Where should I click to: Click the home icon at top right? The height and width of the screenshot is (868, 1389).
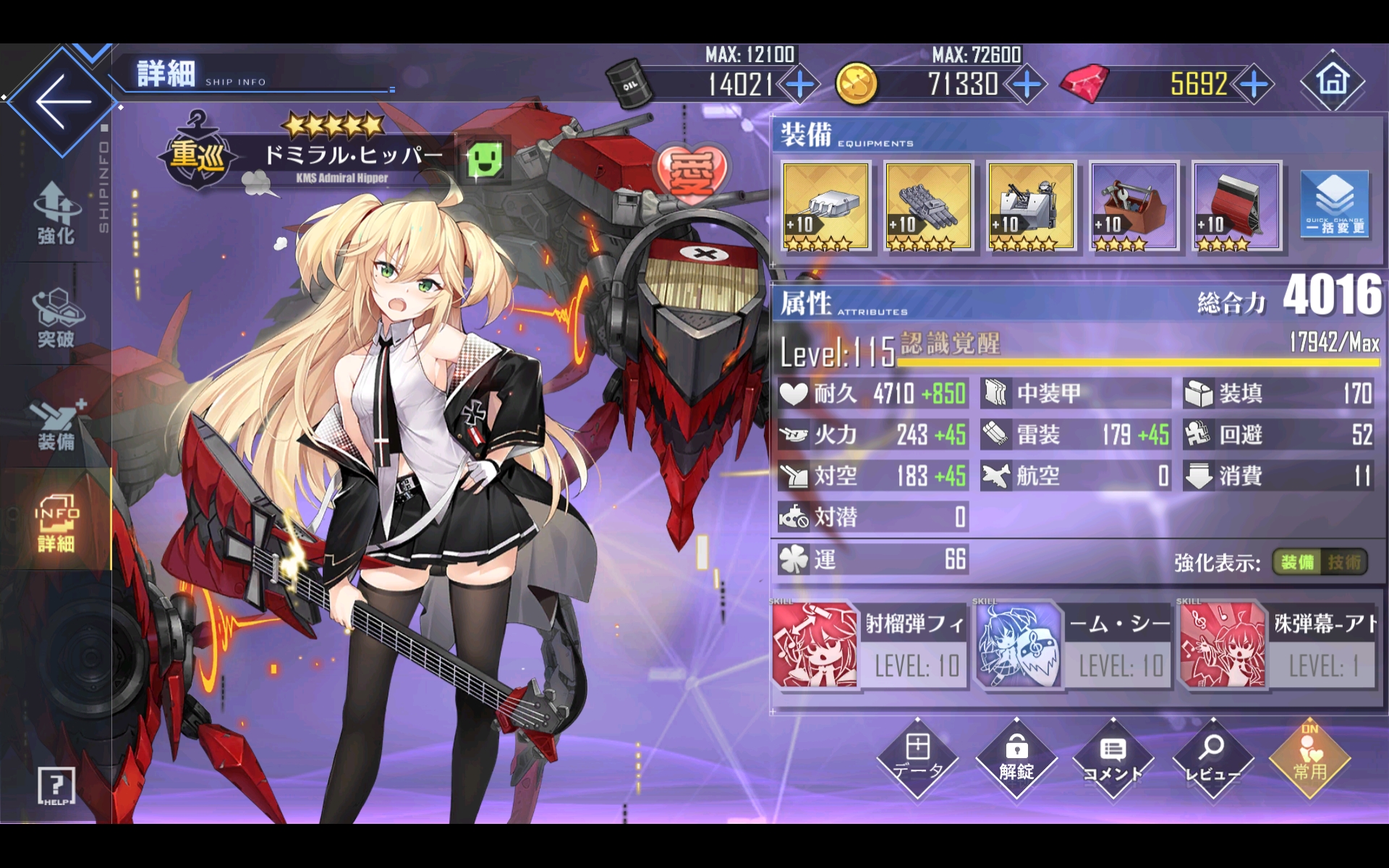[1333, 81]
